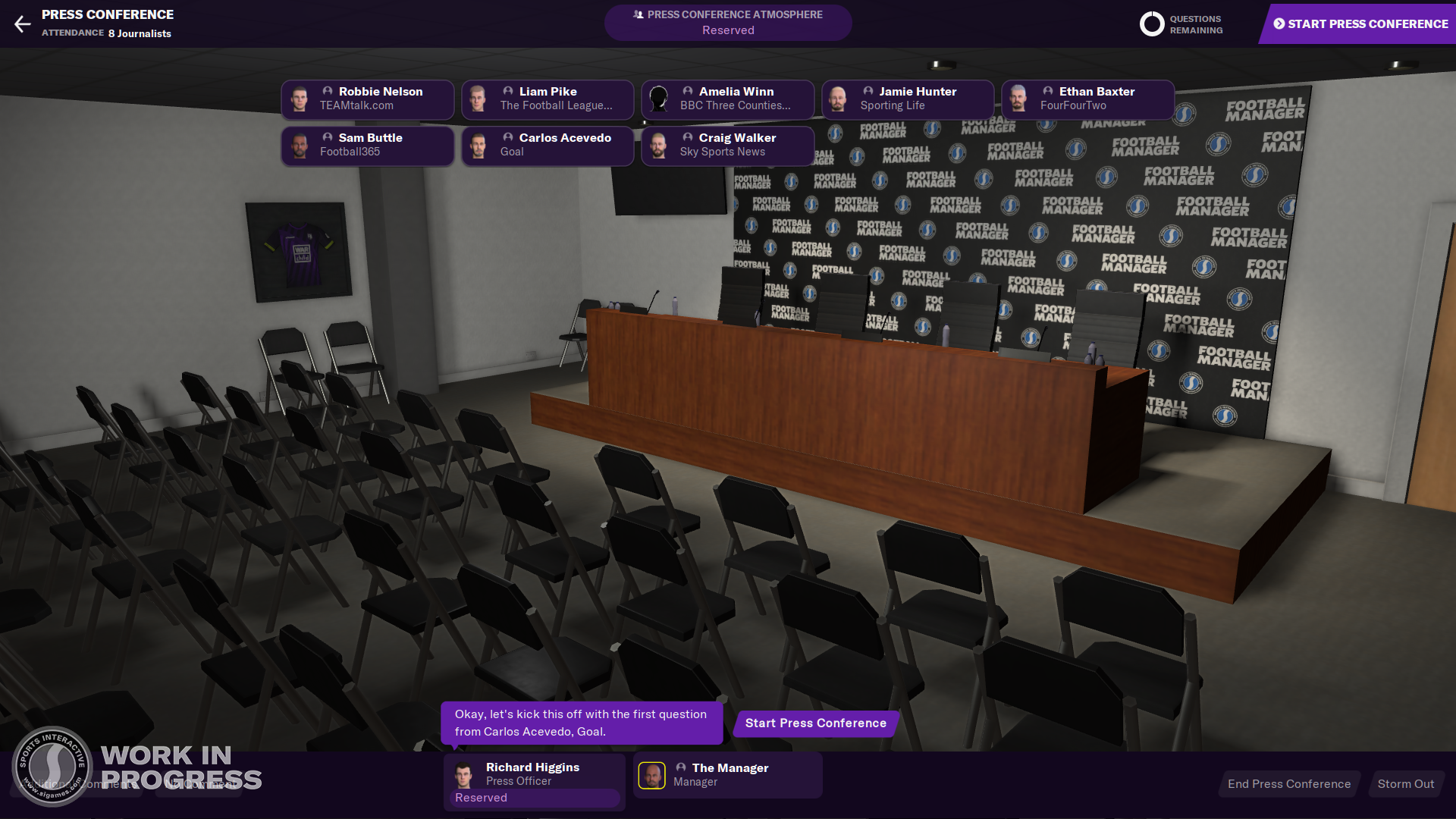Click the chevron on Start Press Conference banner
This screenshot has width=1456, height=819.
click(1279, 24)
